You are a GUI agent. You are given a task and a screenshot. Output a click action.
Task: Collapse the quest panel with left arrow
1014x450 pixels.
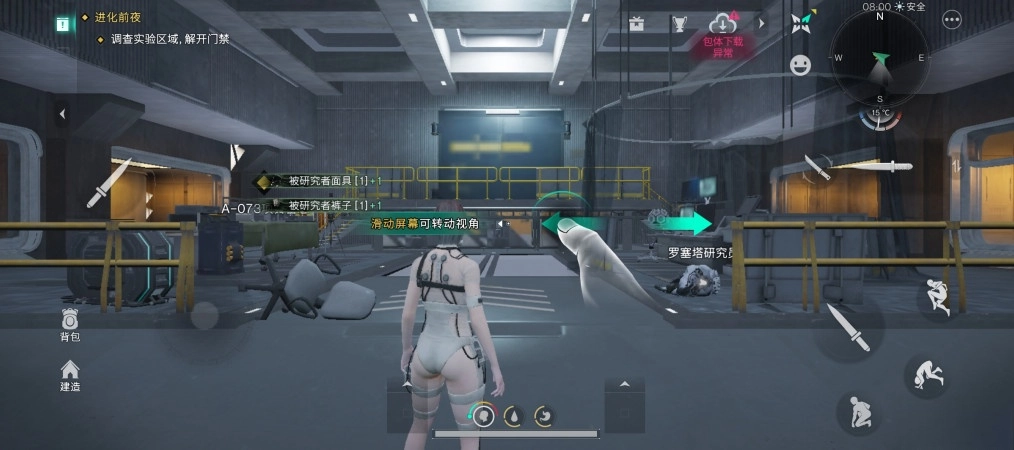point(61,114)
